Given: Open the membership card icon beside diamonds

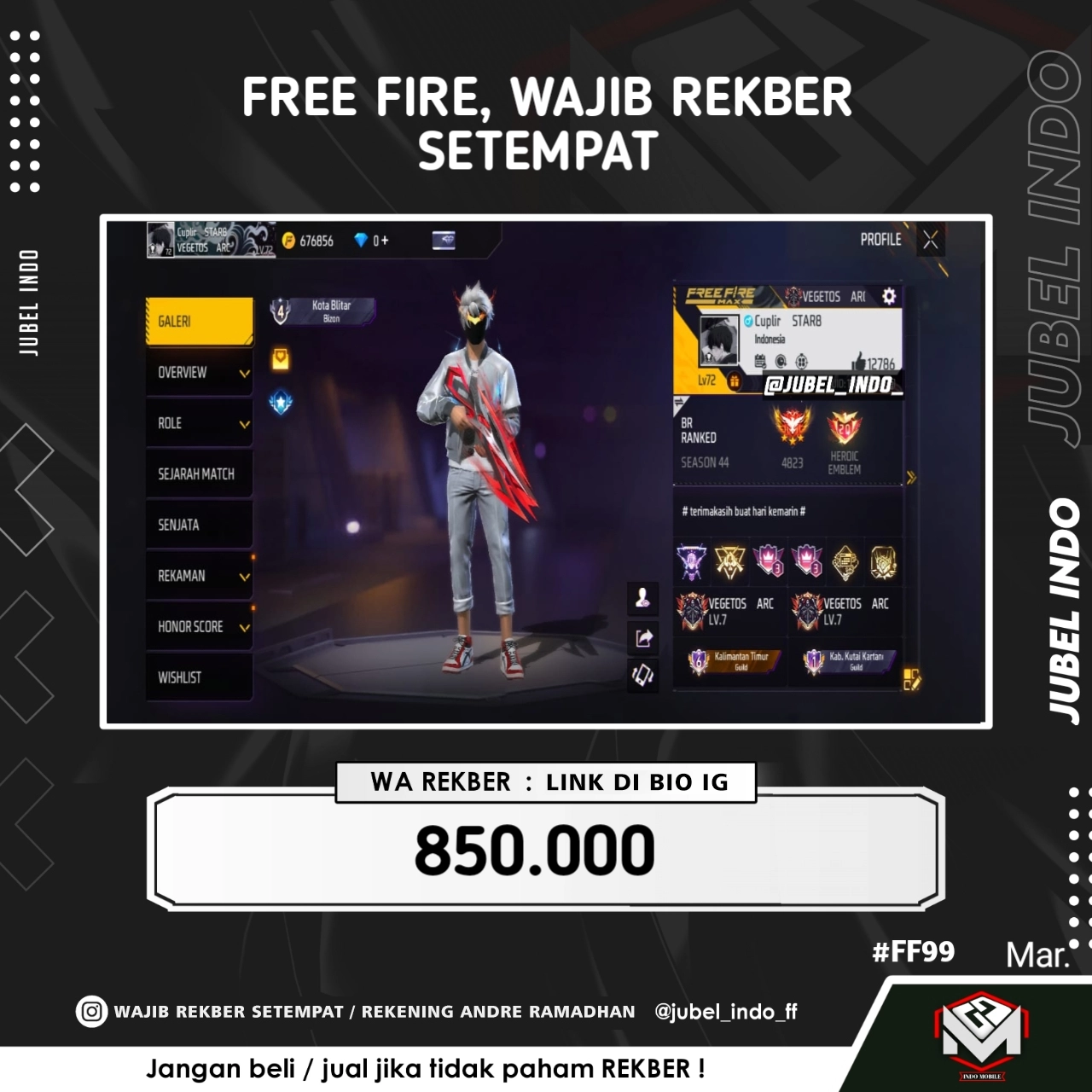Looking at the screenshot, I should point(444,241).
